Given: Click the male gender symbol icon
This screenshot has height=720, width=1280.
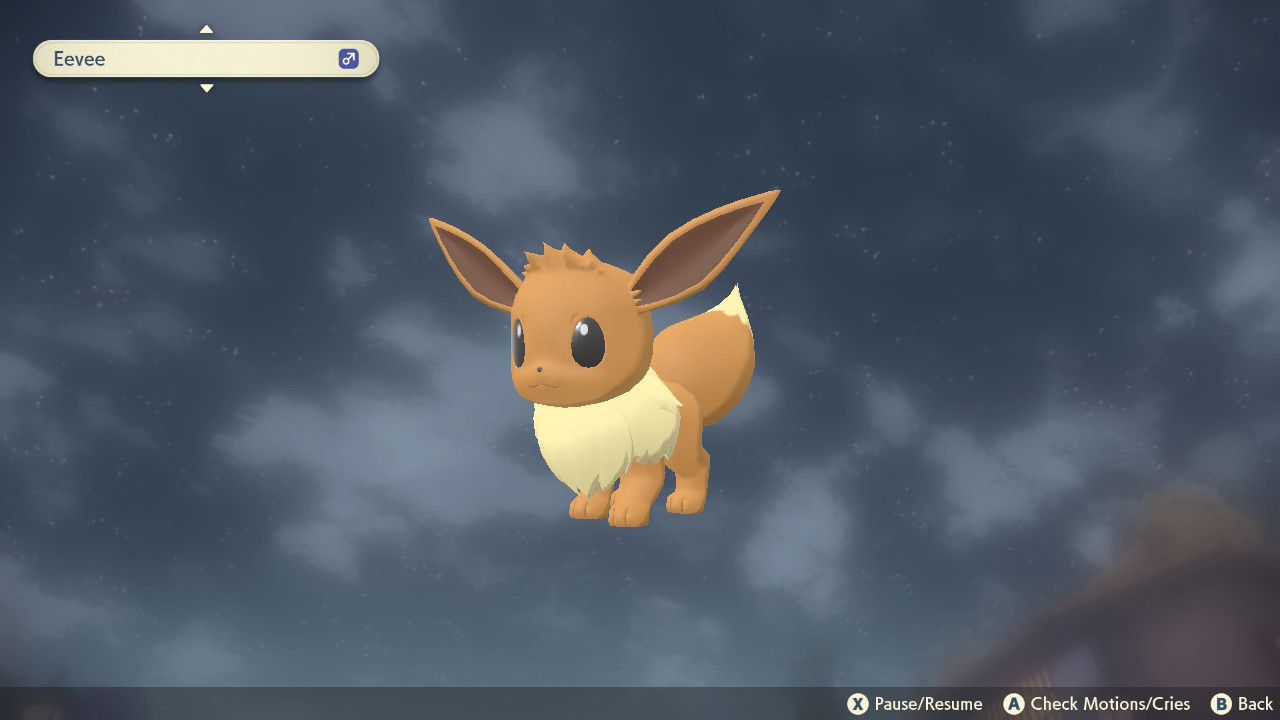Looking at the screenshot, I should (x=348, y=59).
